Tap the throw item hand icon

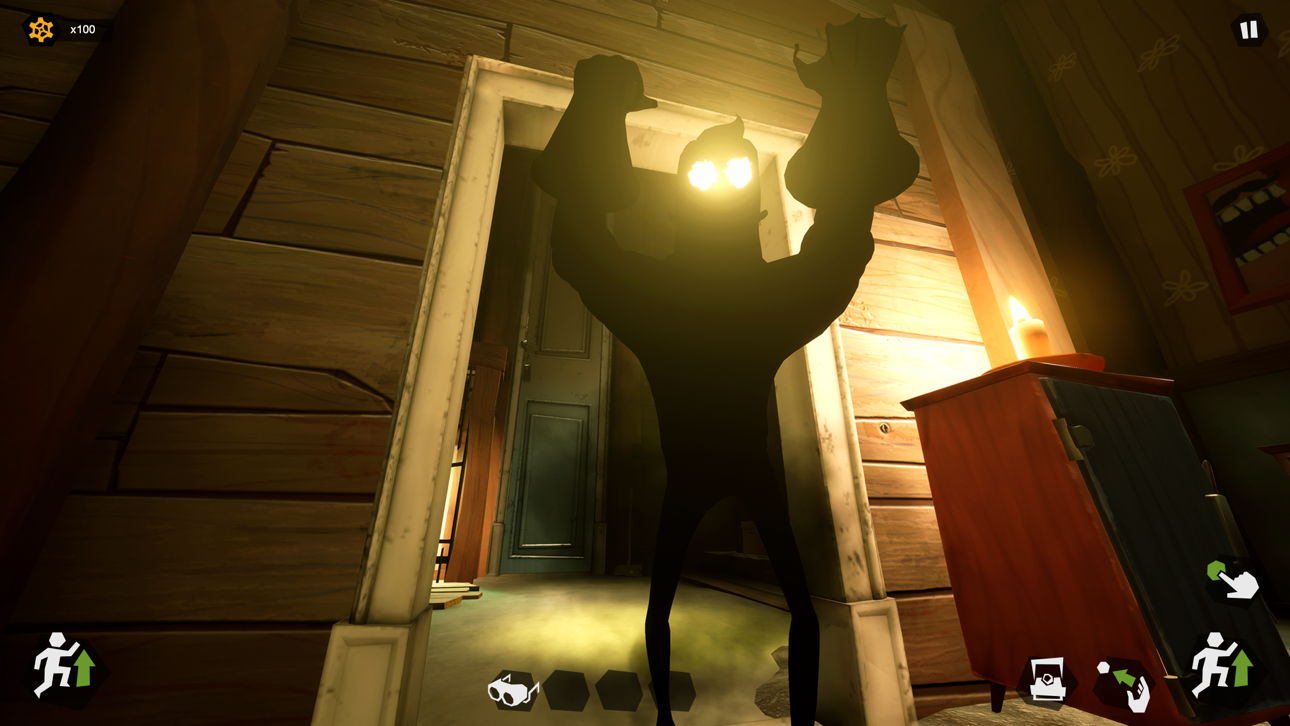1122,684
